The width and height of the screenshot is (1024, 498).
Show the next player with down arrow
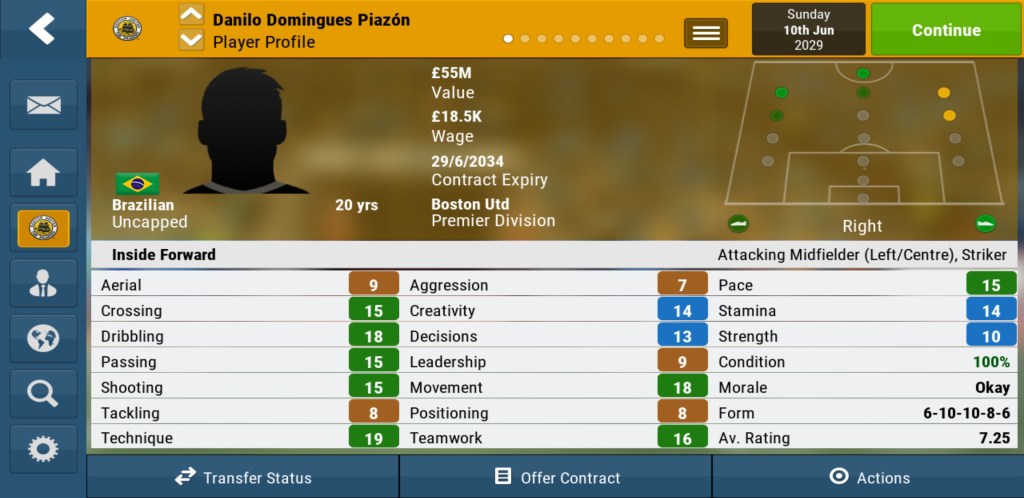click(191, 41)
